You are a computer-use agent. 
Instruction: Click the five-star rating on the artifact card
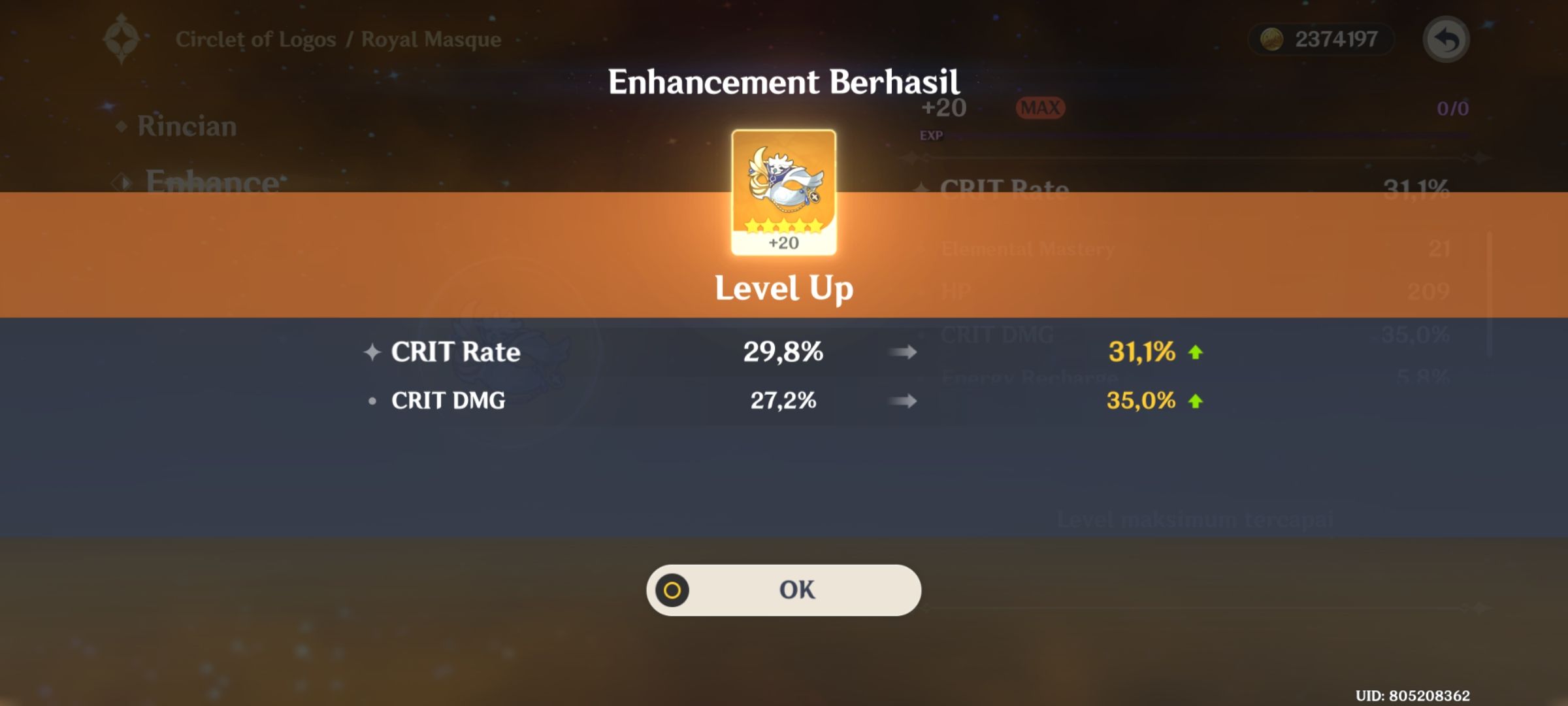pyautogui.click(x=783, y=225)
